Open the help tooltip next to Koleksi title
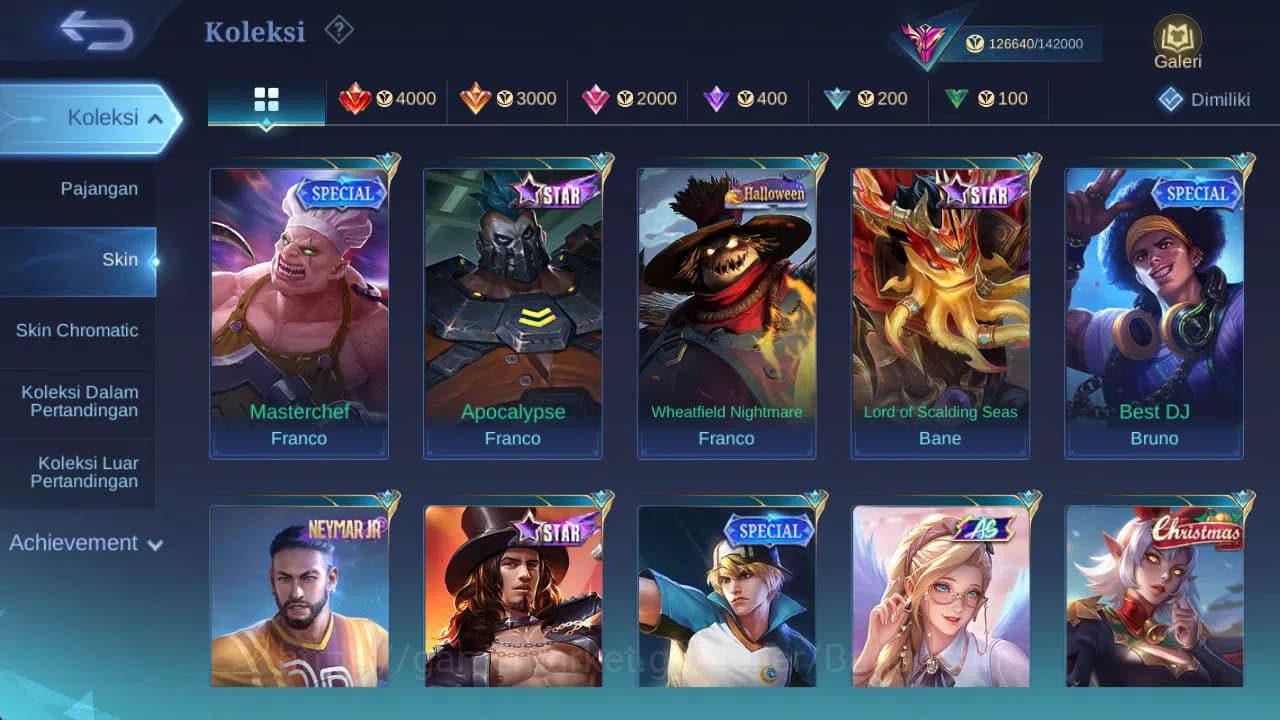 (x=338, y=31)
